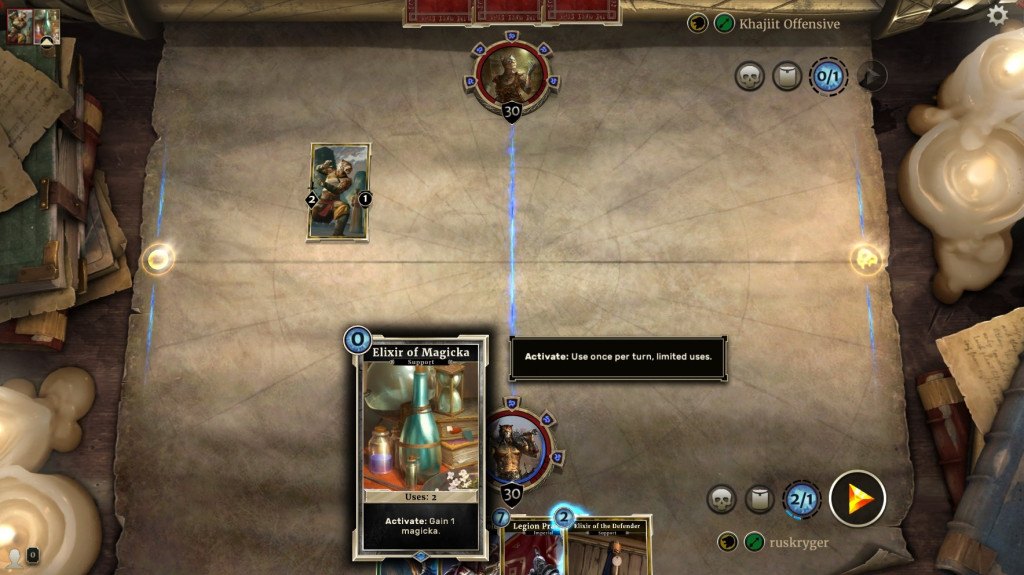Viewport: 1024px width, 575px height.
Task: Click your 2/1 magicka orb
Action: [x=802, y=498]
